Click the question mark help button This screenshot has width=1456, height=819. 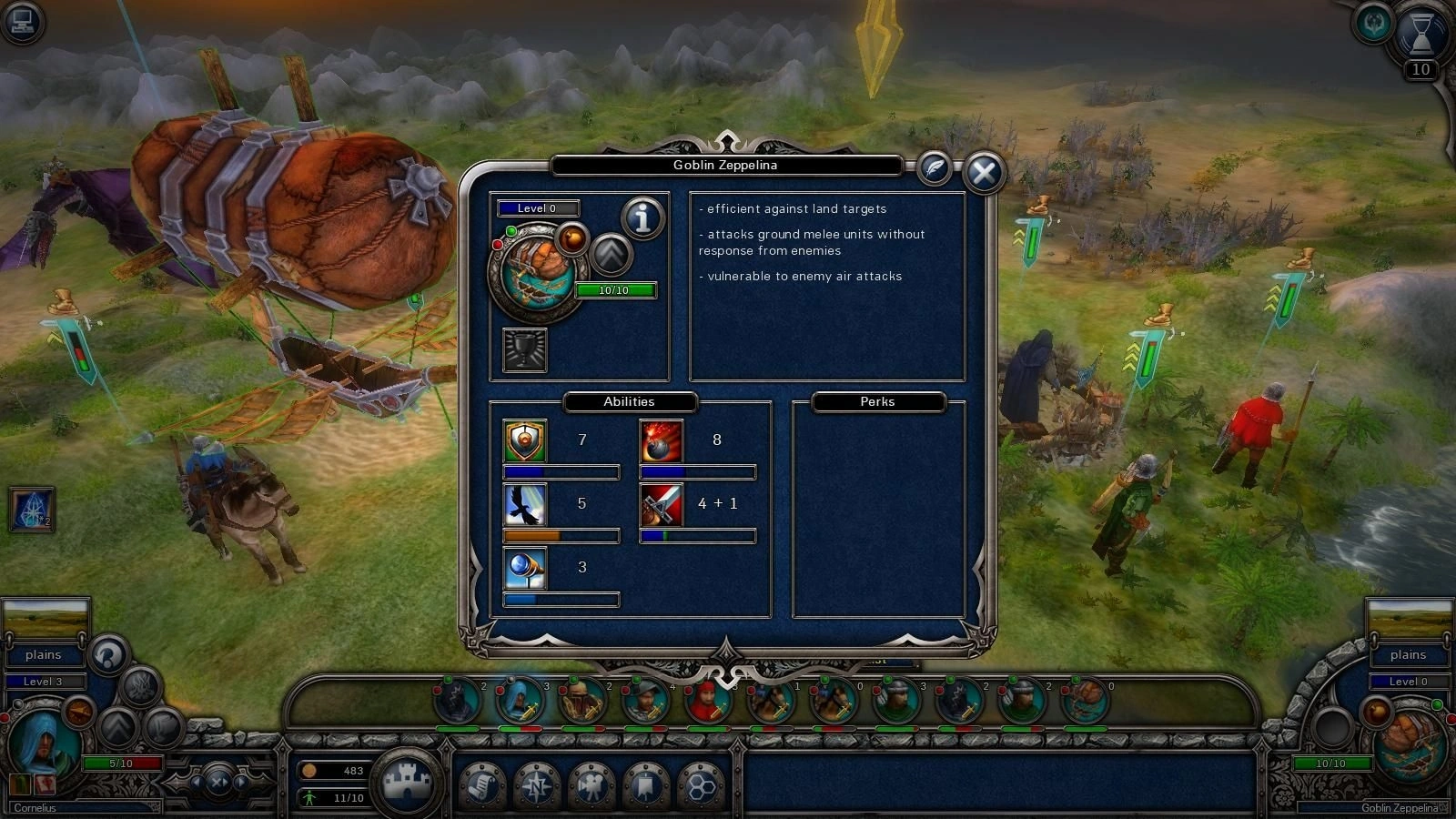tap(108, 655)
